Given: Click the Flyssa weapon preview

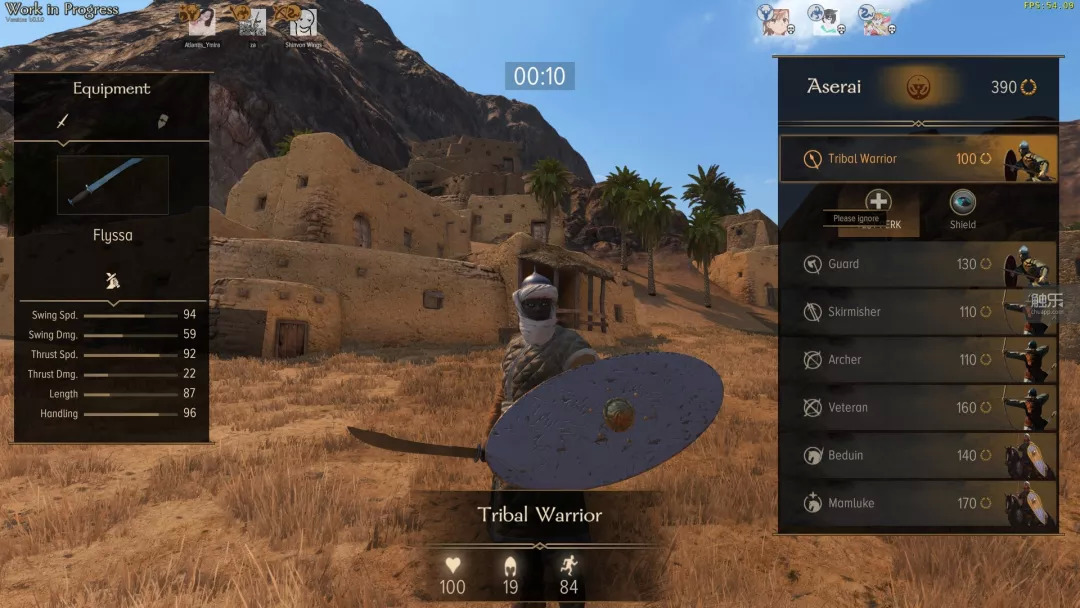Looking at the screenshot, I should pyautogui.click(x=112, y=185).
